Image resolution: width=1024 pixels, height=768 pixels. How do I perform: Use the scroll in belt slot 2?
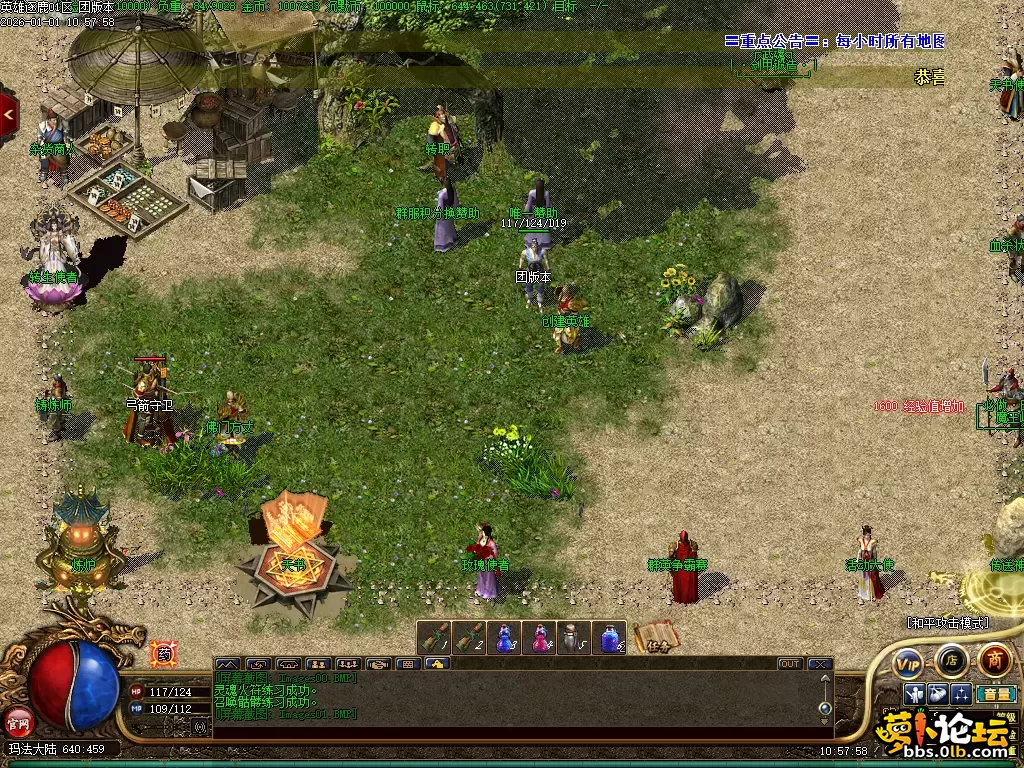(x=469, y=637)
